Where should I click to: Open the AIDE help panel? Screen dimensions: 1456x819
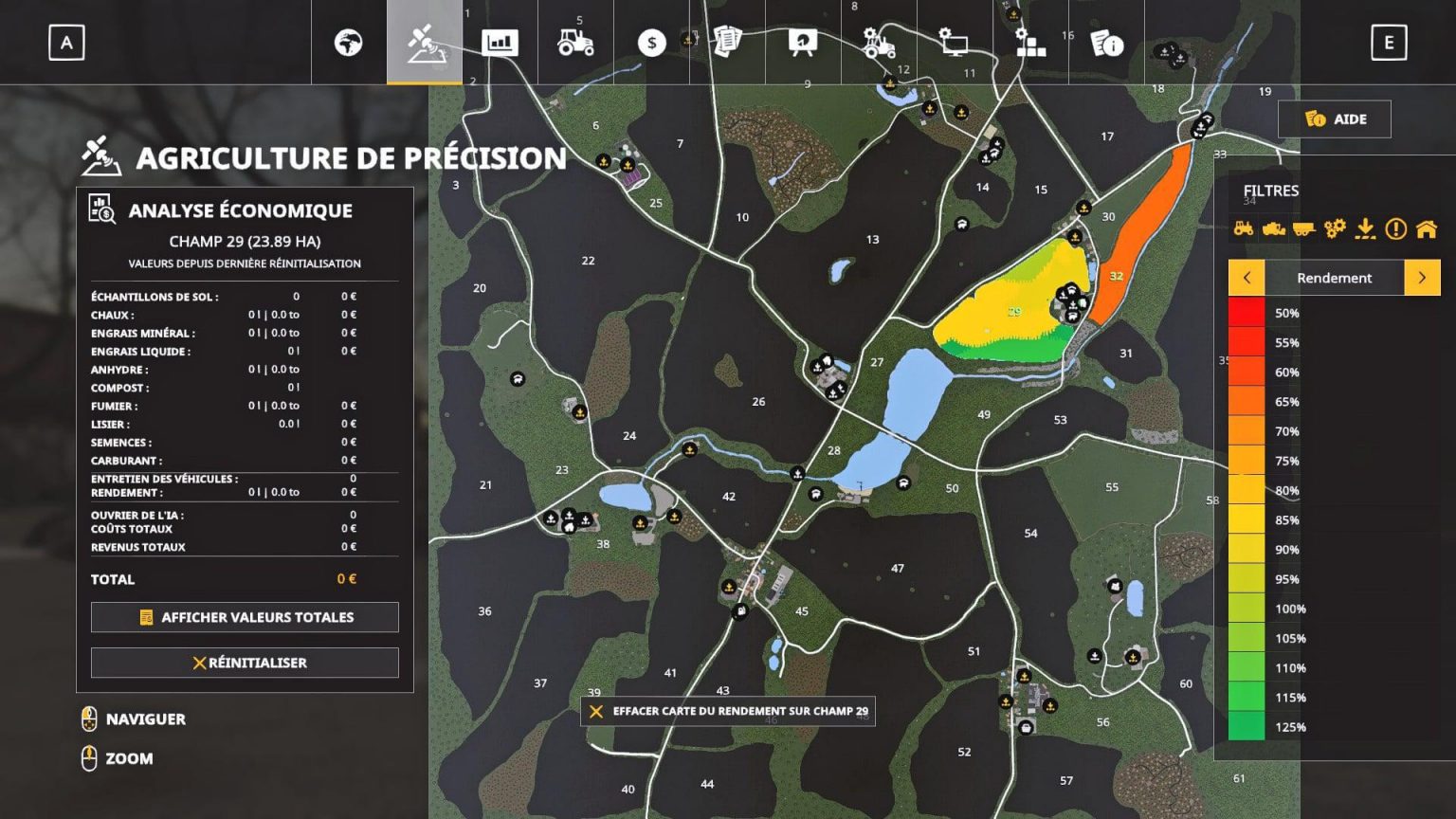pos(1335,118)
